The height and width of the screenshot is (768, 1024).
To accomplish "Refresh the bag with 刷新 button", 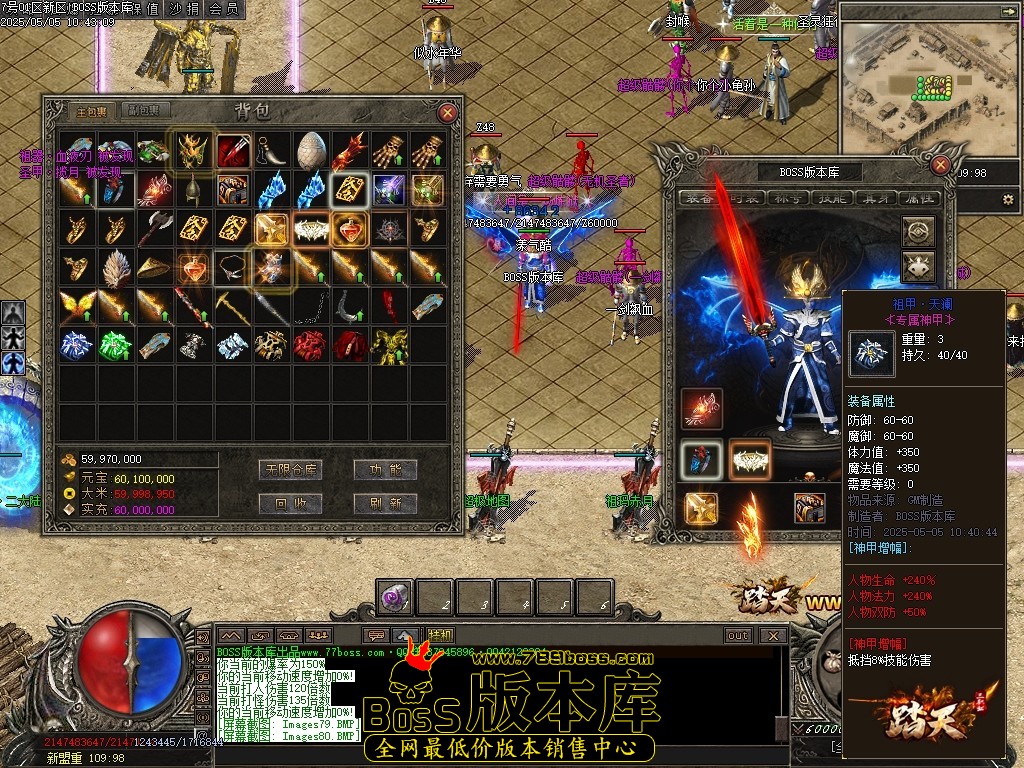I will click(x=385, y=503).
